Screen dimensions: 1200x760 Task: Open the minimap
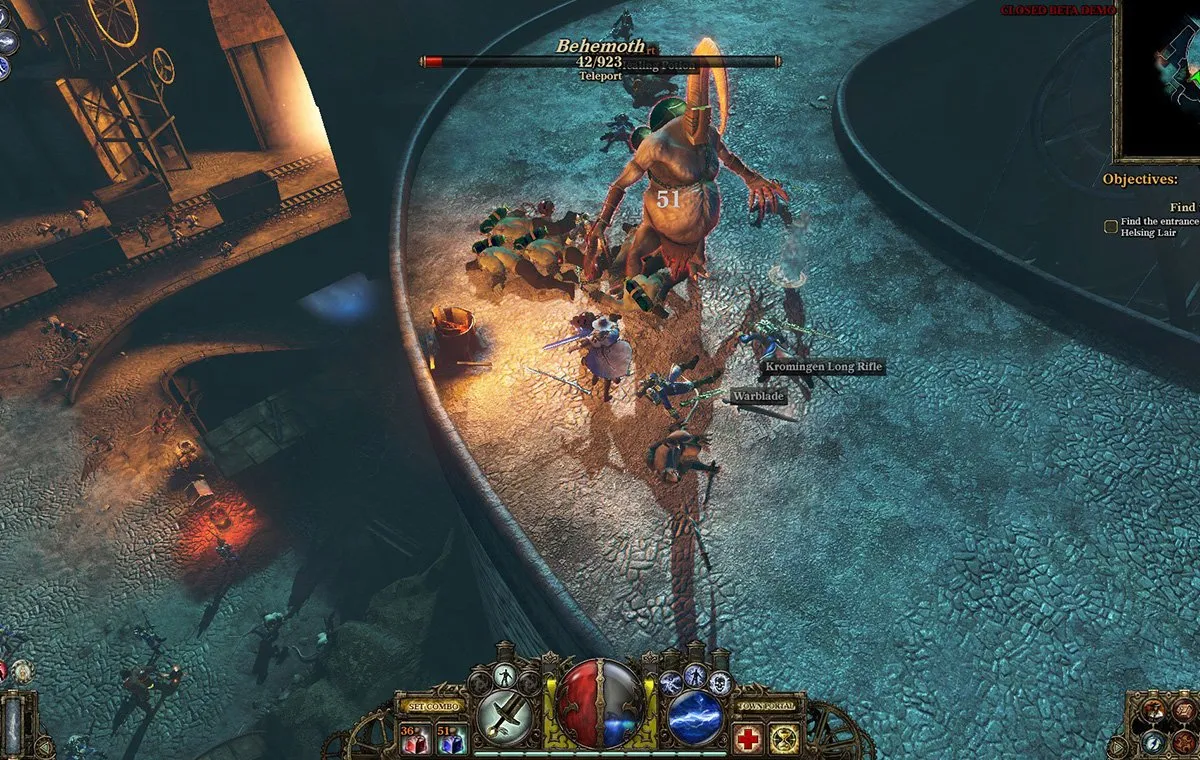click(1160, 80)
